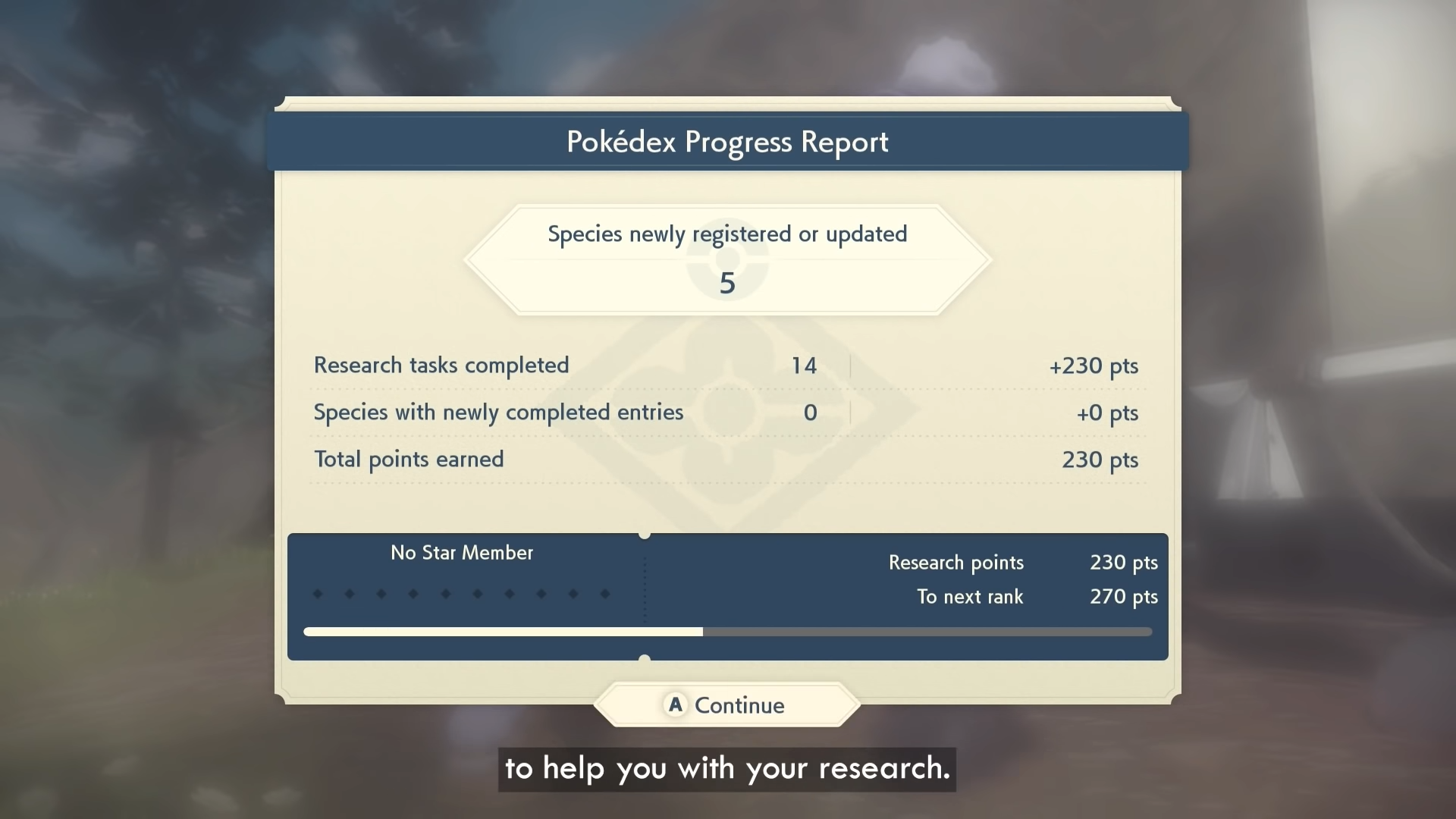Continue past the Pokédex Progress Report
Viewport: 1456px width, 819px height.
pos(726,705)
